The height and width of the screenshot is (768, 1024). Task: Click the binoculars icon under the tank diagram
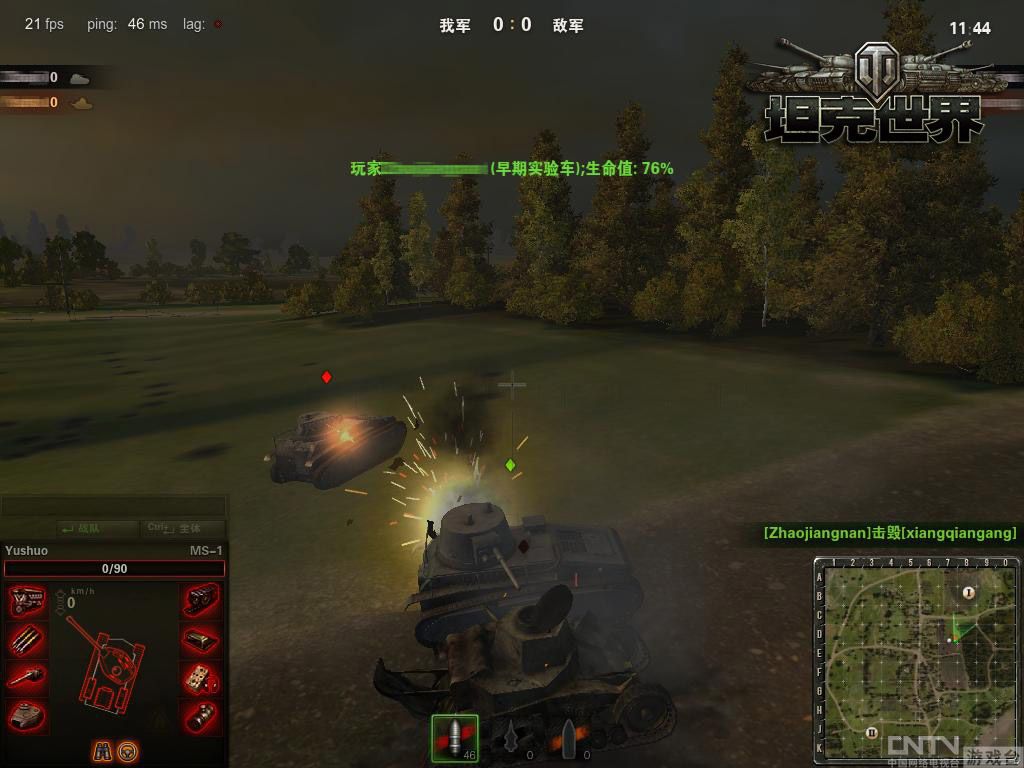pyautogui.click(x=103, y=751)
